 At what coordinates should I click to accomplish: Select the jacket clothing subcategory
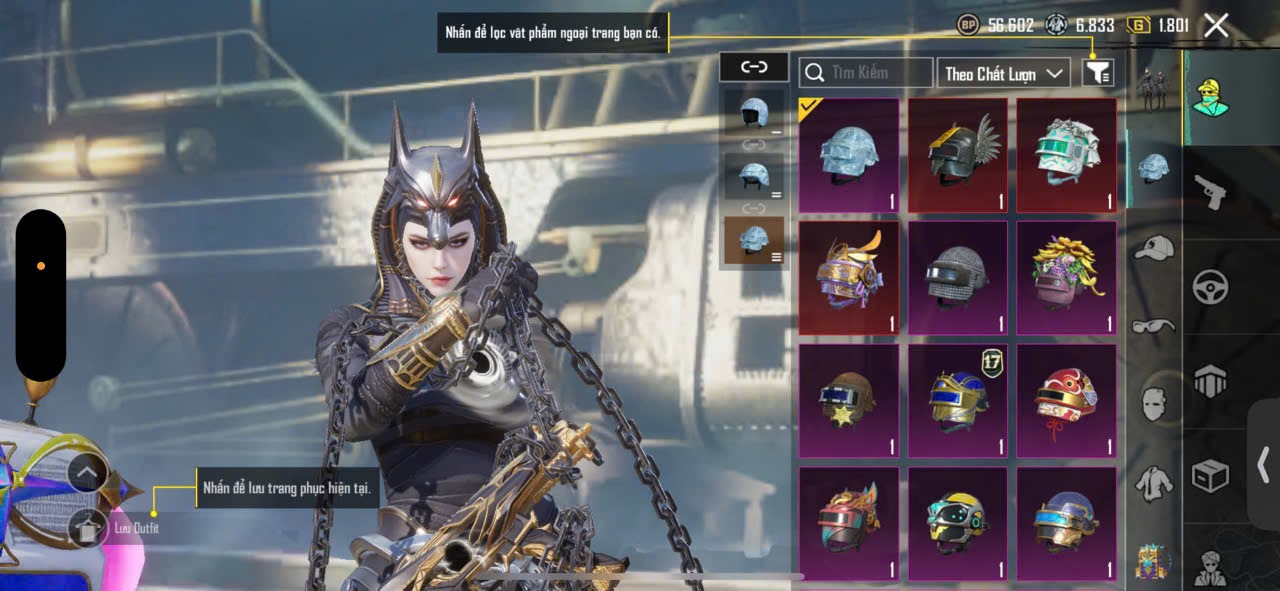[1154, 482]
